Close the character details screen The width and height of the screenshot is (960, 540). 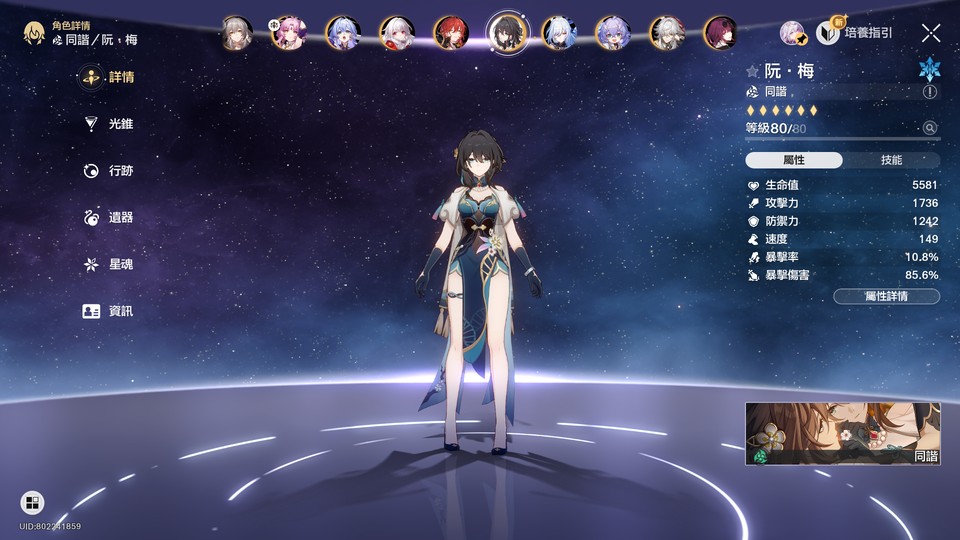tap(931, 33)
